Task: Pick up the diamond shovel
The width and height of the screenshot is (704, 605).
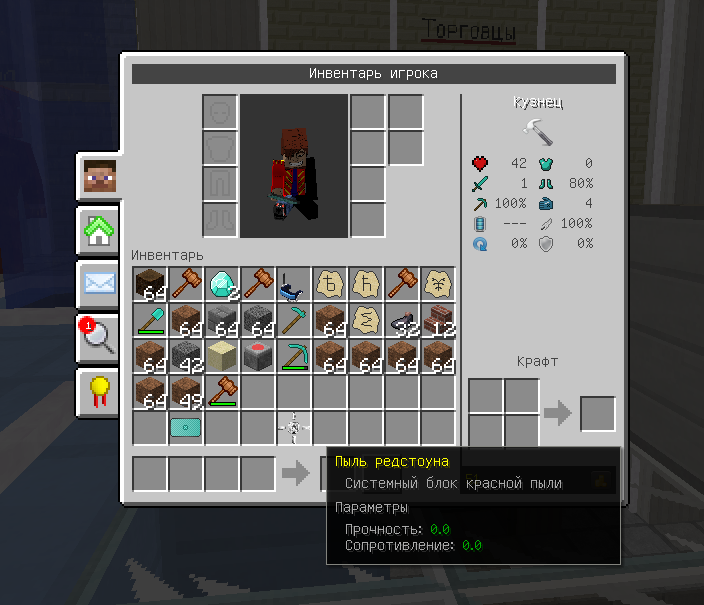Action: 150,320
